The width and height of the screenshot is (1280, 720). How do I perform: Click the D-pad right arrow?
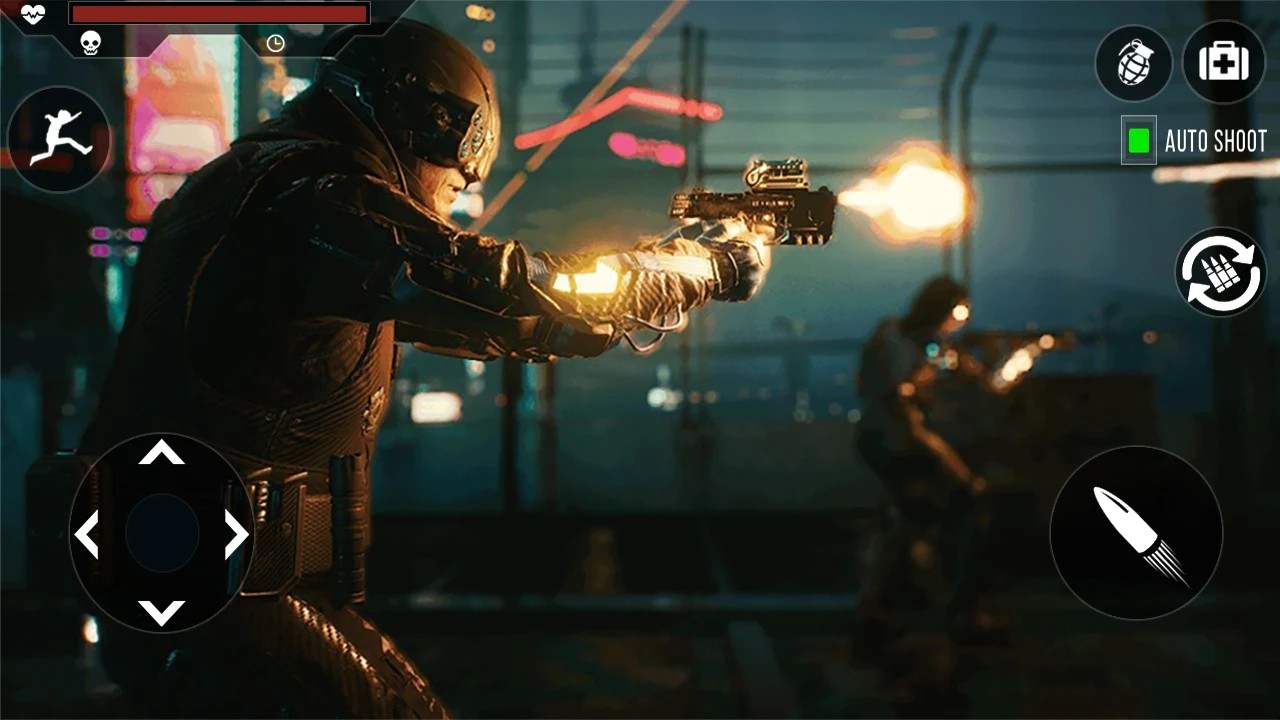236,534
